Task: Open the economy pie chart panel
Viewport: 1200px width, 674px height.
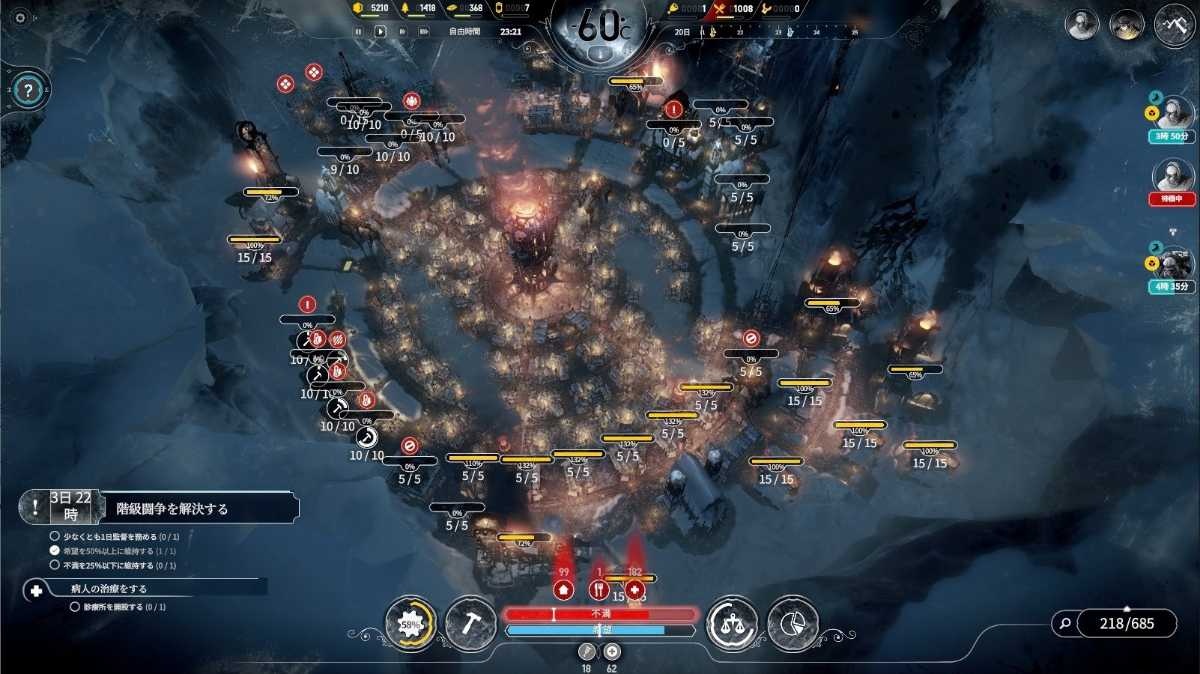Action: [793, 623]
